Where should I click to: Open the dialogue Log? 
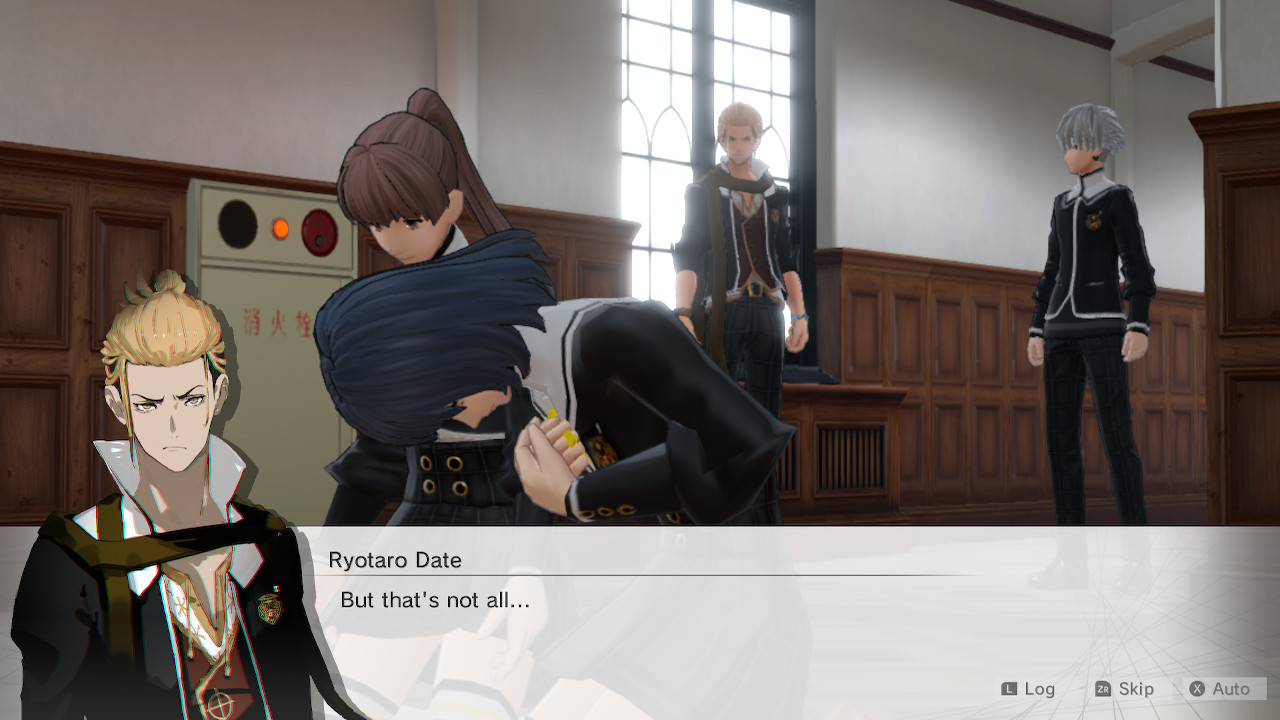(x=1028, y=689)
